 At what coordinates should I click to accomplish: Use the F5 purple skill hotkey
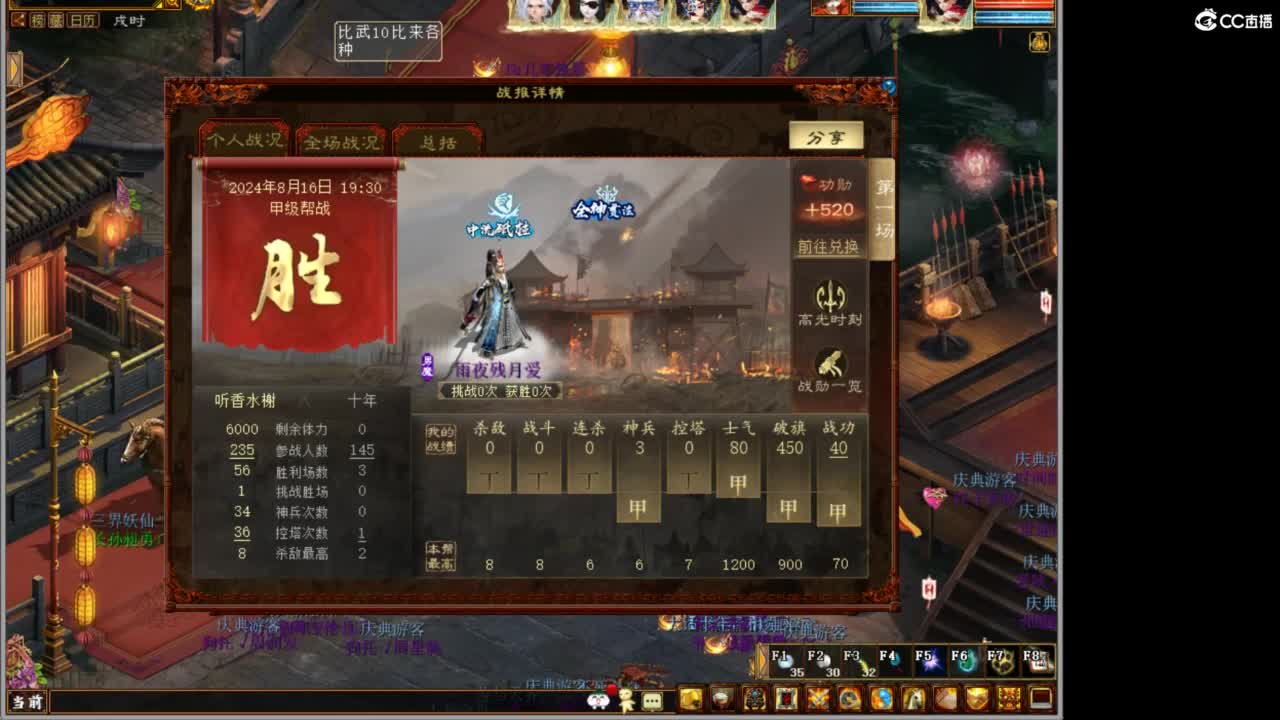click(x=930, y=662)
